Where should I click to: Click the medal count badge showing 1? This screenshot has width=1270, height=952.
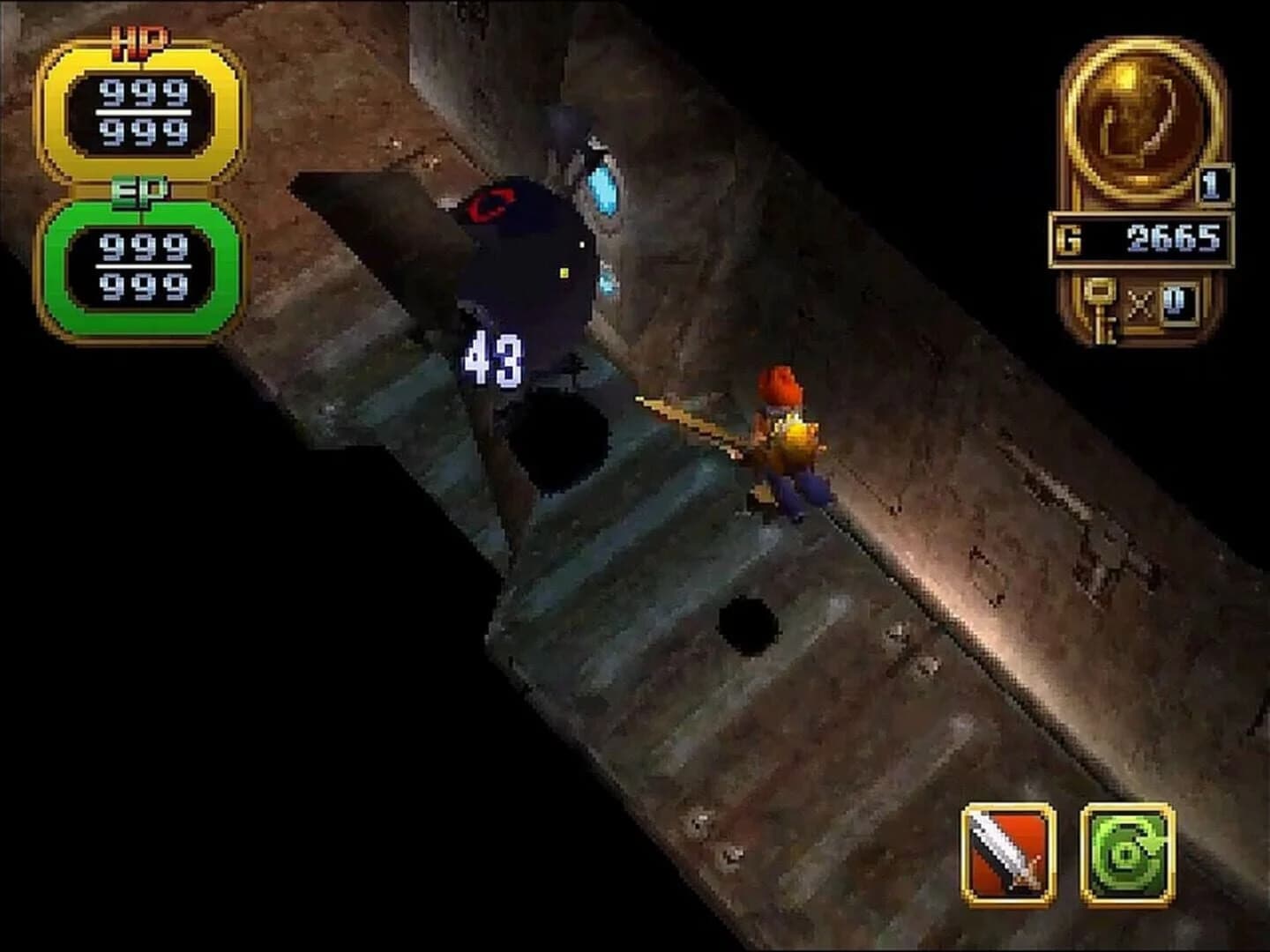1213,183
